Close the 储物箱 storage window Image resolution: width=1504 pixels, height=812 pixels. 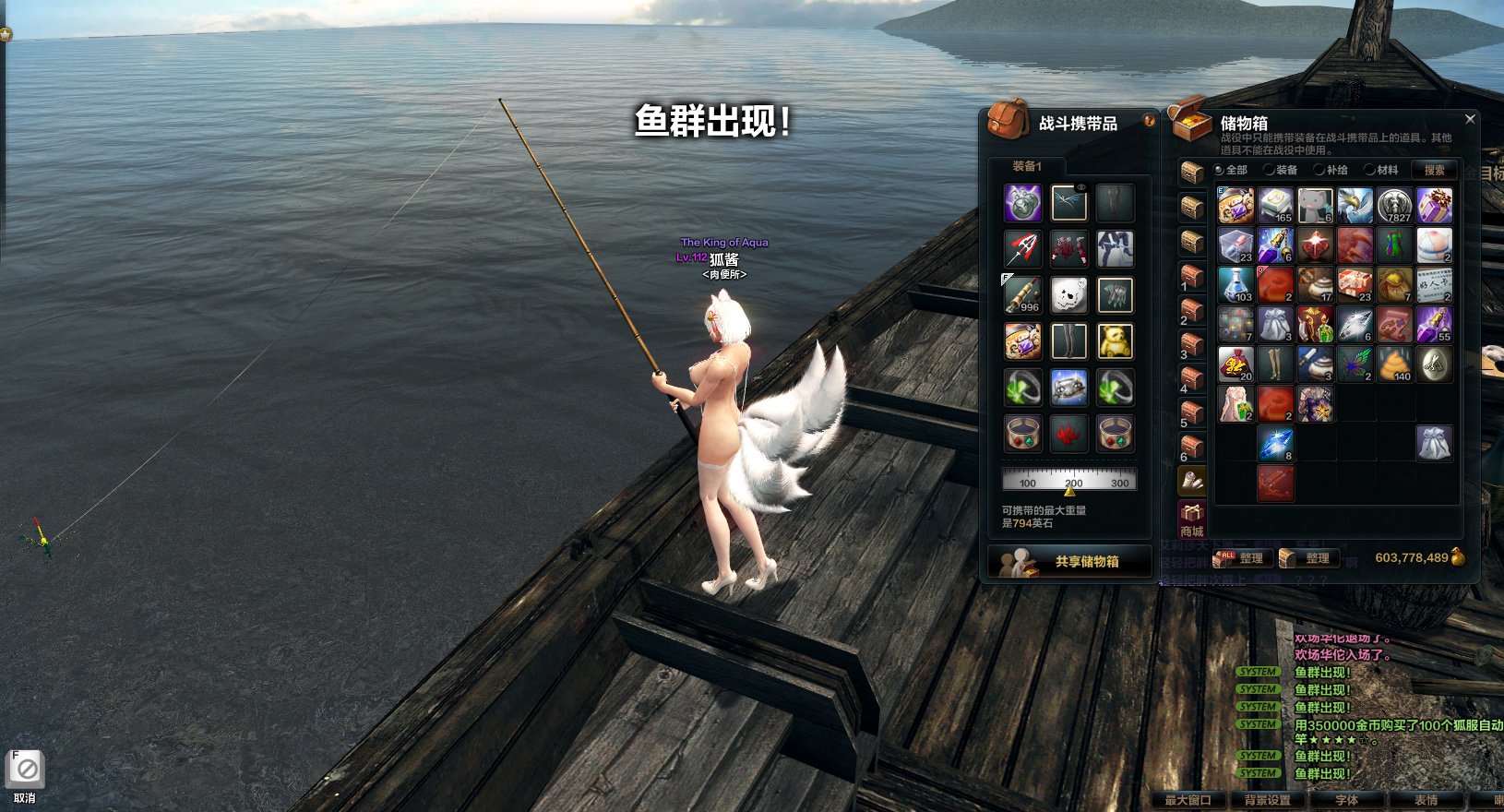(1470, 119)
